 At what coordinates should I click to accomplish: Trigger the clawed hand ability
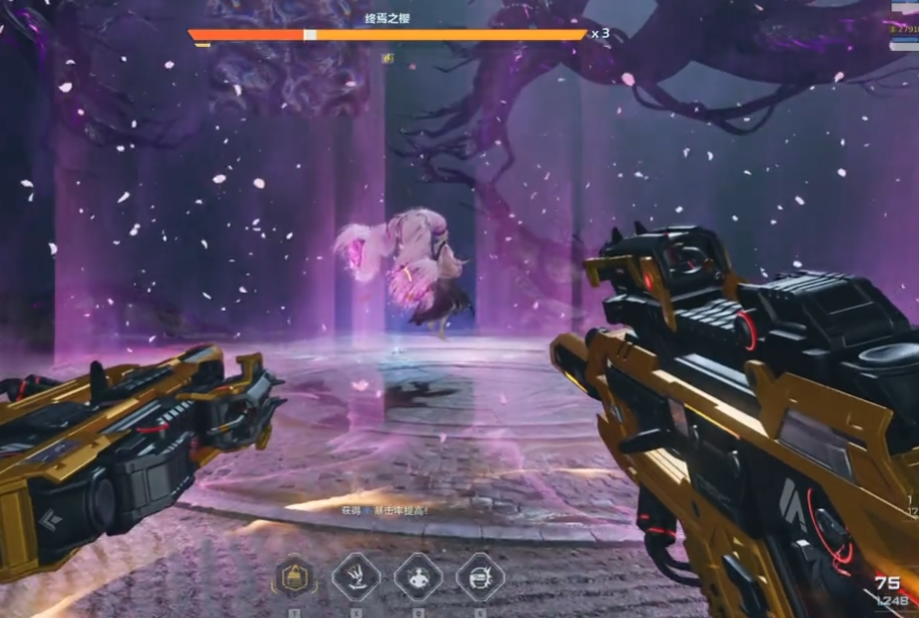pyautogui.click(x=356, y=577)
